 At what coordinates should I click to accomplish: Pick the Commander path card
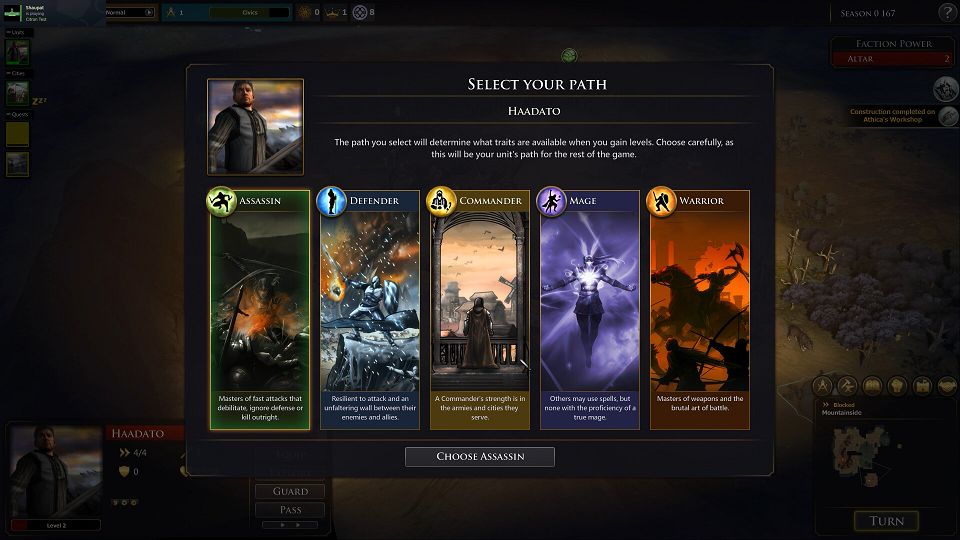(479, 310)
